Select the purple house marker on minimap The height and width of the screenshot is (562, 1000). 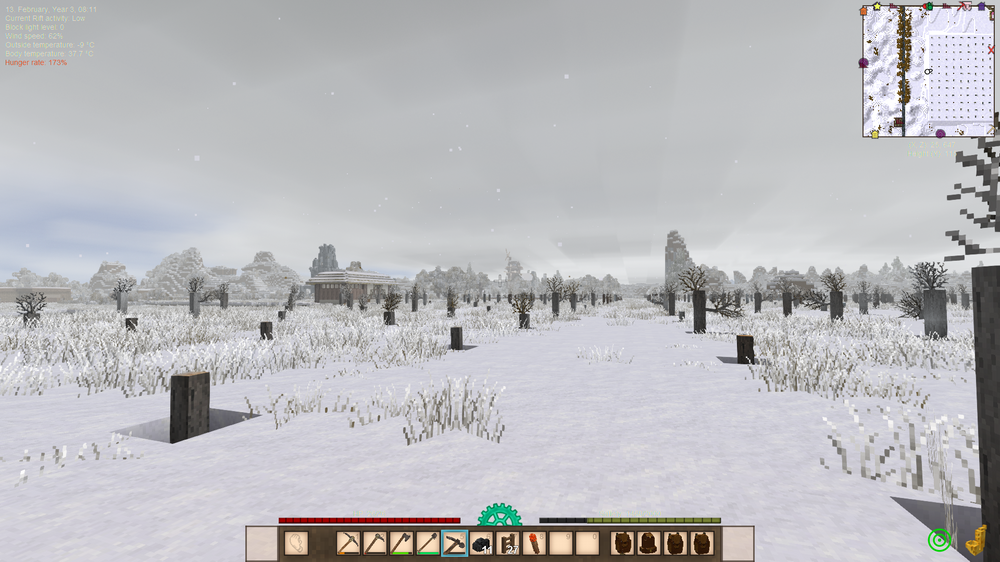(981, 7)
